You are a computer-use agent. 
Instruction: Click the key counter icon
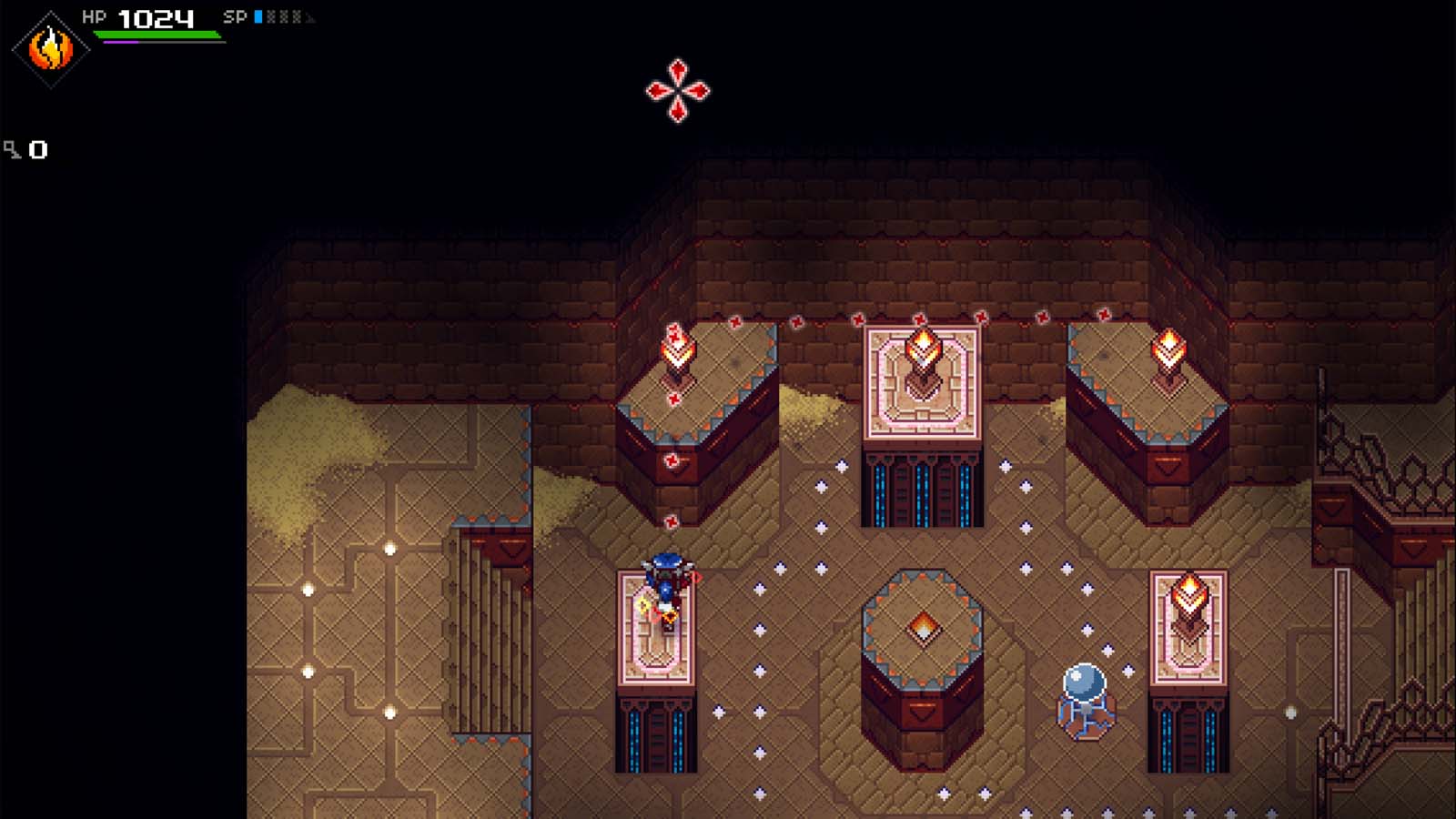[13, 147]
